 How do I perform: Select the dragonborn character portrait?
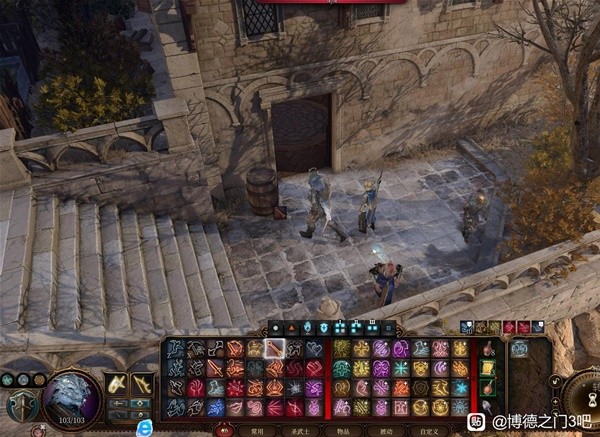72,398
